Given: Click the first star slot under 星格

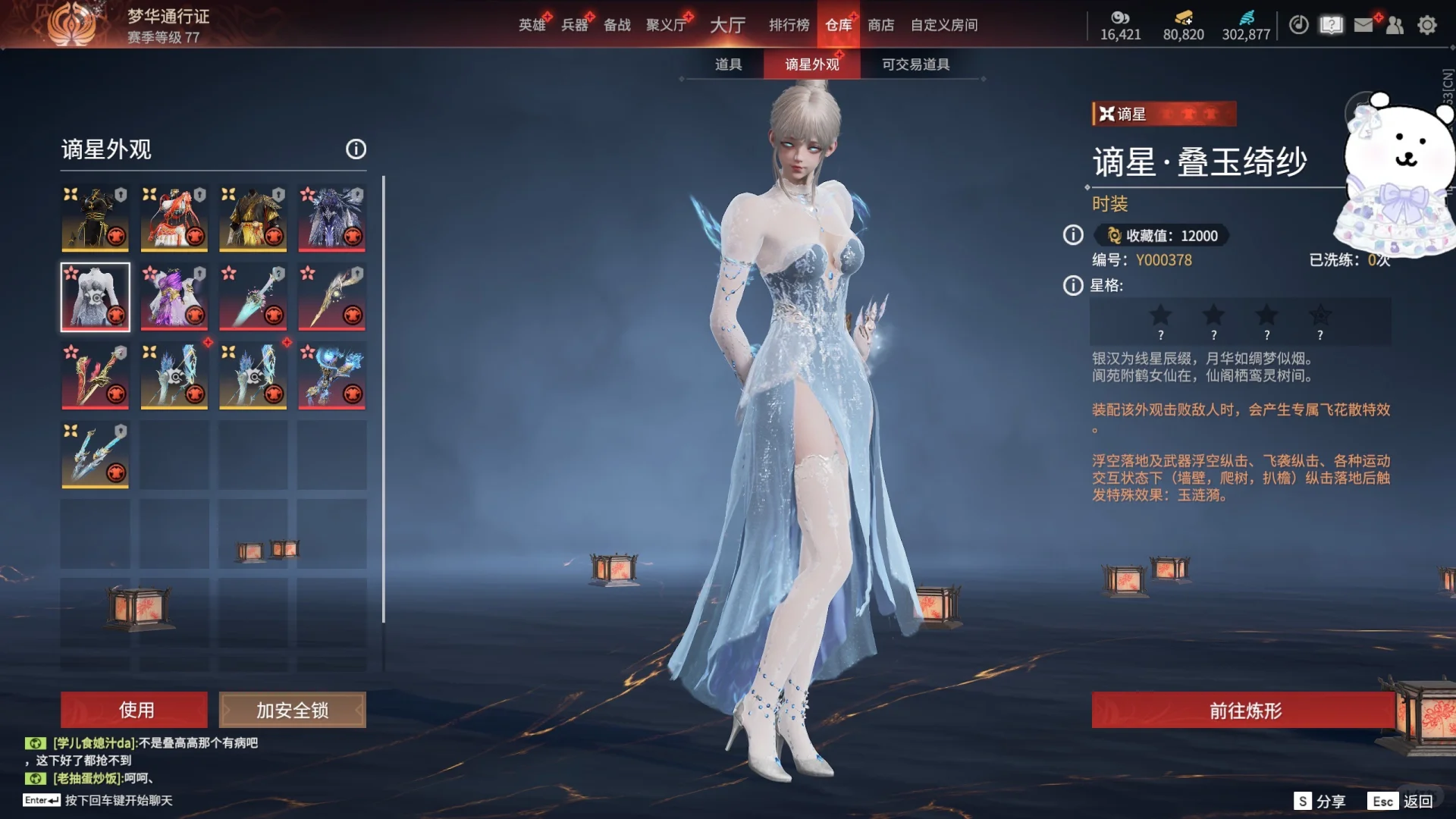Looking at the screenshot, I should (1161, 315).
